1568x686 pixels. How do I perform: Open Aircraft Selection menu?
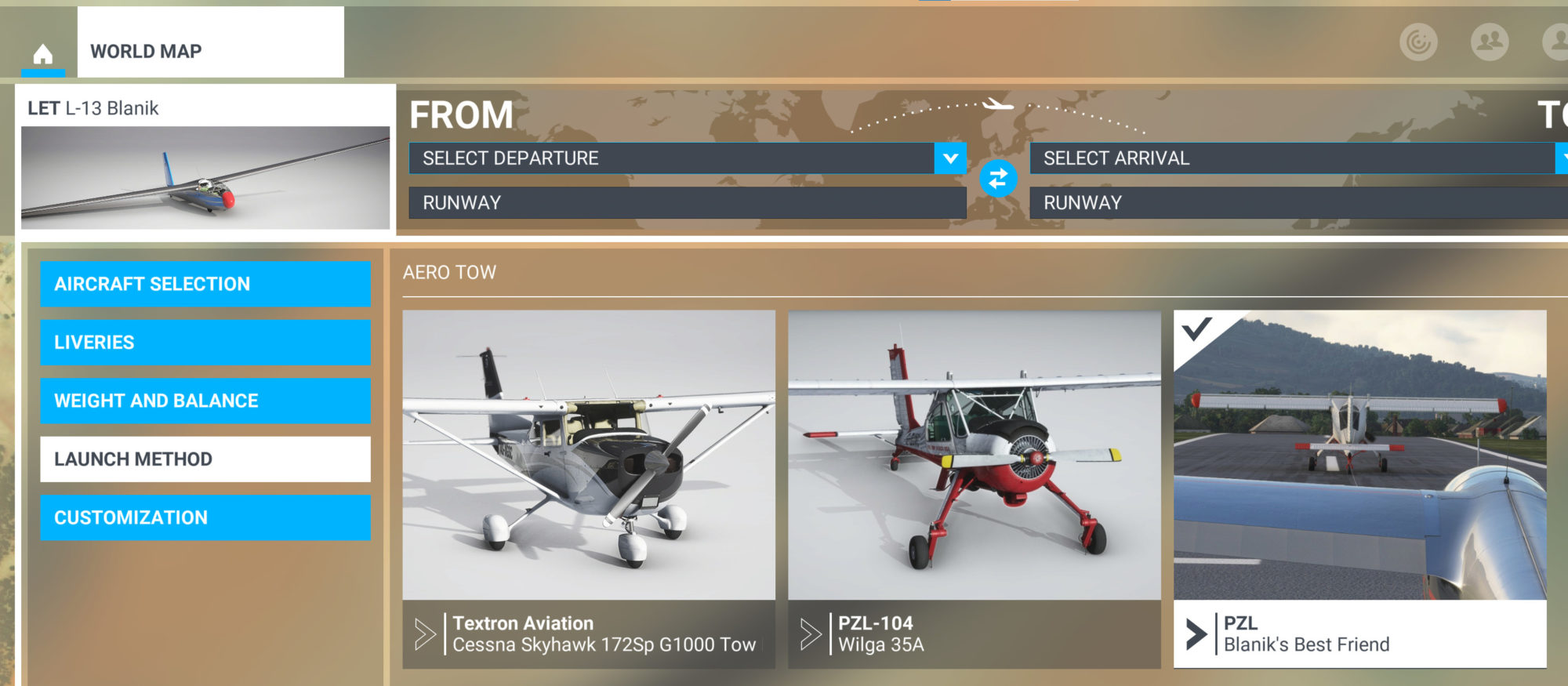click(x=205, y=284)
